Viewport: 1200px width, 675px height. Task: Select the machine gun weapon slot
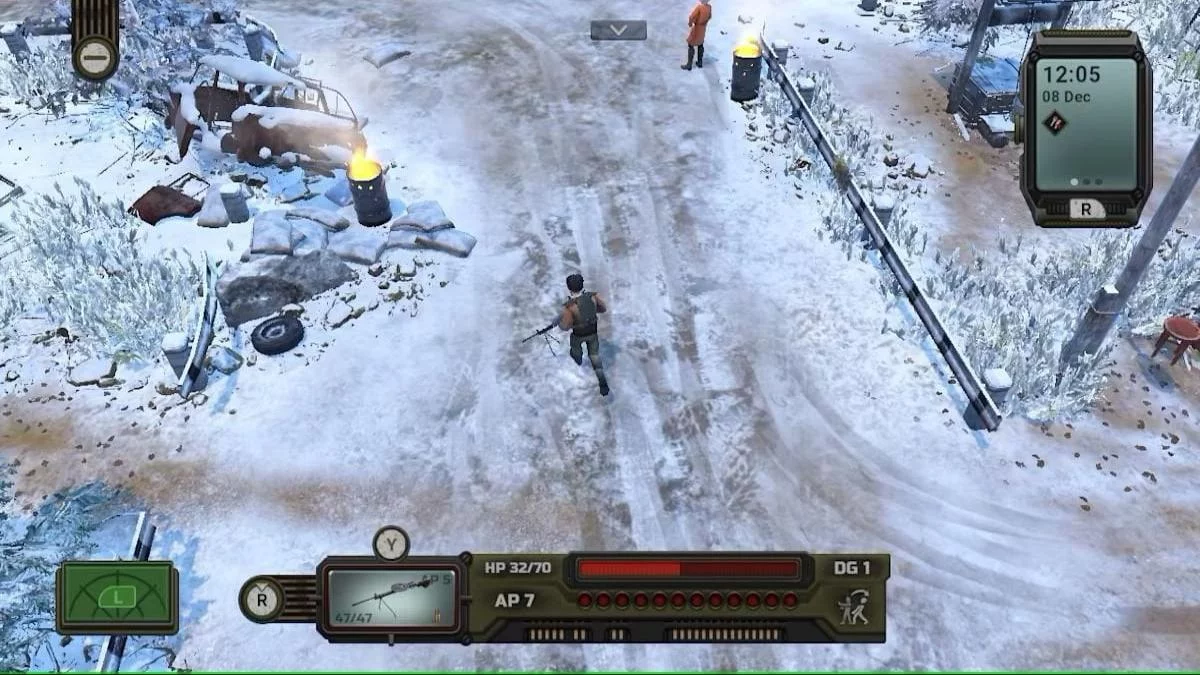(393, 598)
